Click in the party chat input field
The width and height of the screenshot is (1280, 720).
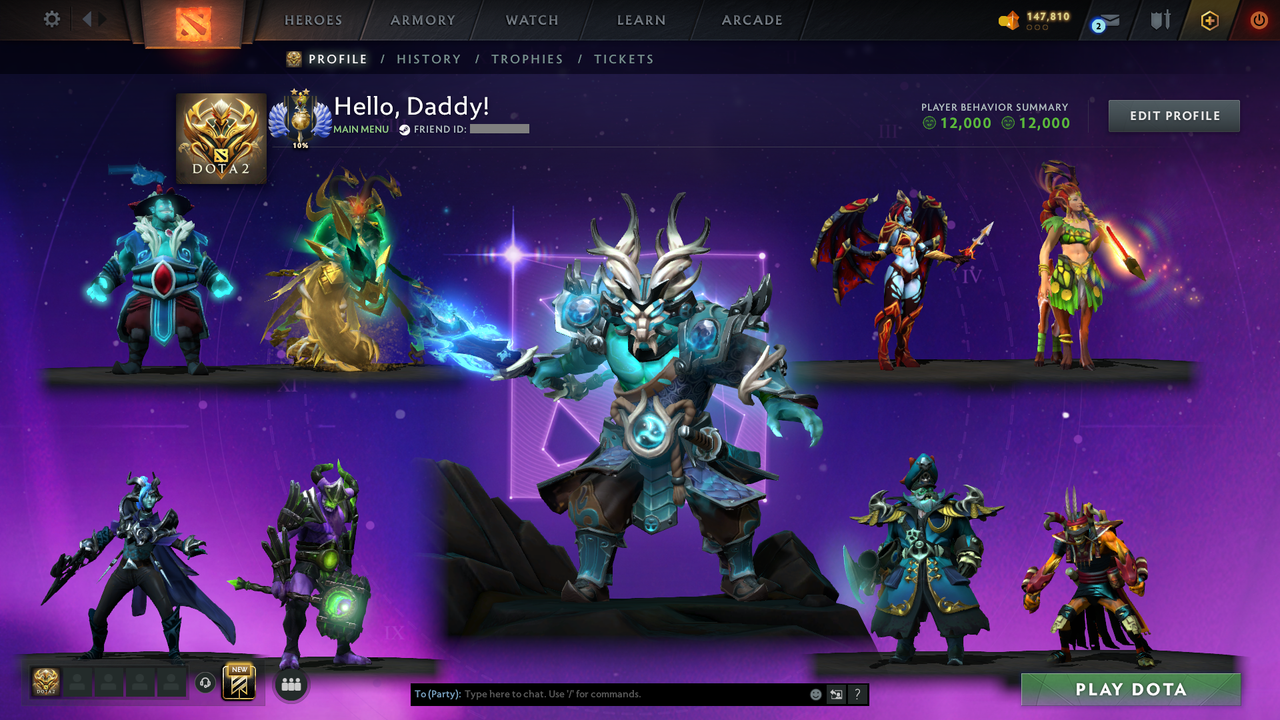pos(600,694)
